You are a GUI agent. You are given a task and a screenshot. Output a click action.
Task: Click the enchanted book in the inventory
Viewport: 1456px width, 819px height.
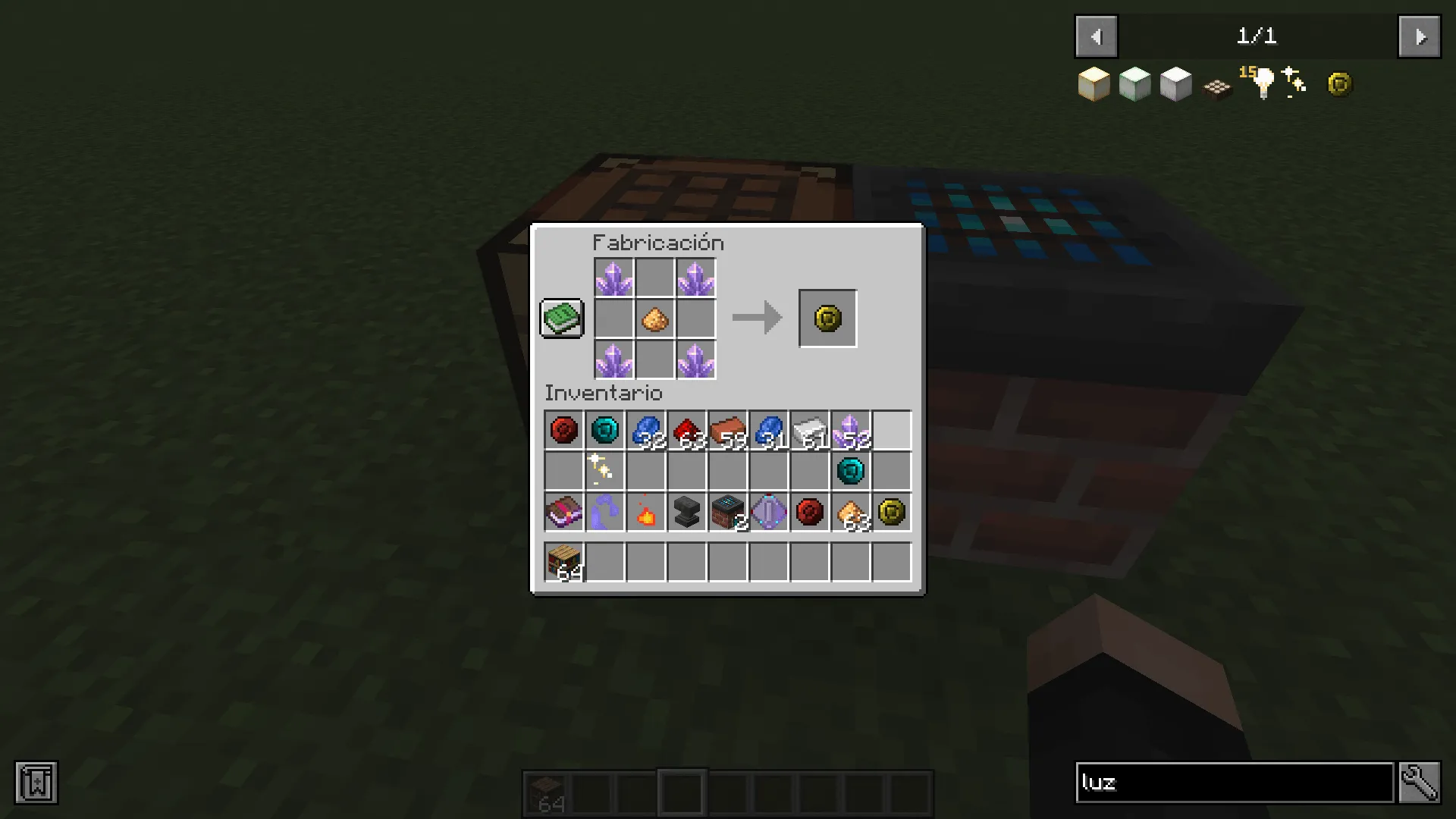pos(563,513)
